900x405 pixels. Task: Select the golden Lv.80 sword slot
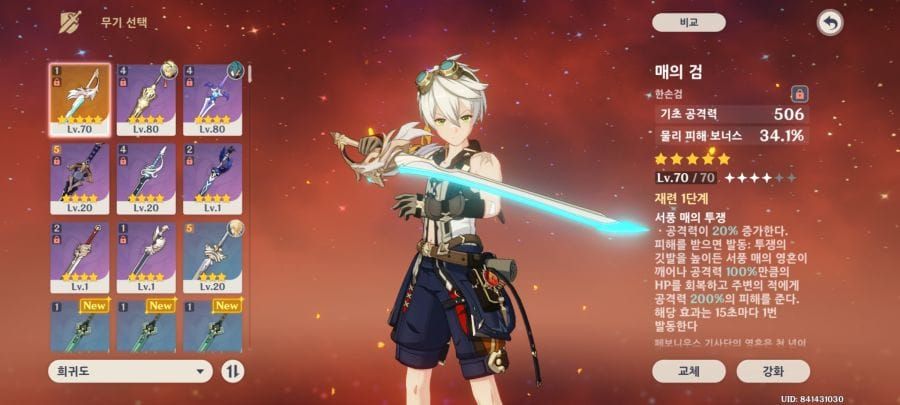point(147,100)
